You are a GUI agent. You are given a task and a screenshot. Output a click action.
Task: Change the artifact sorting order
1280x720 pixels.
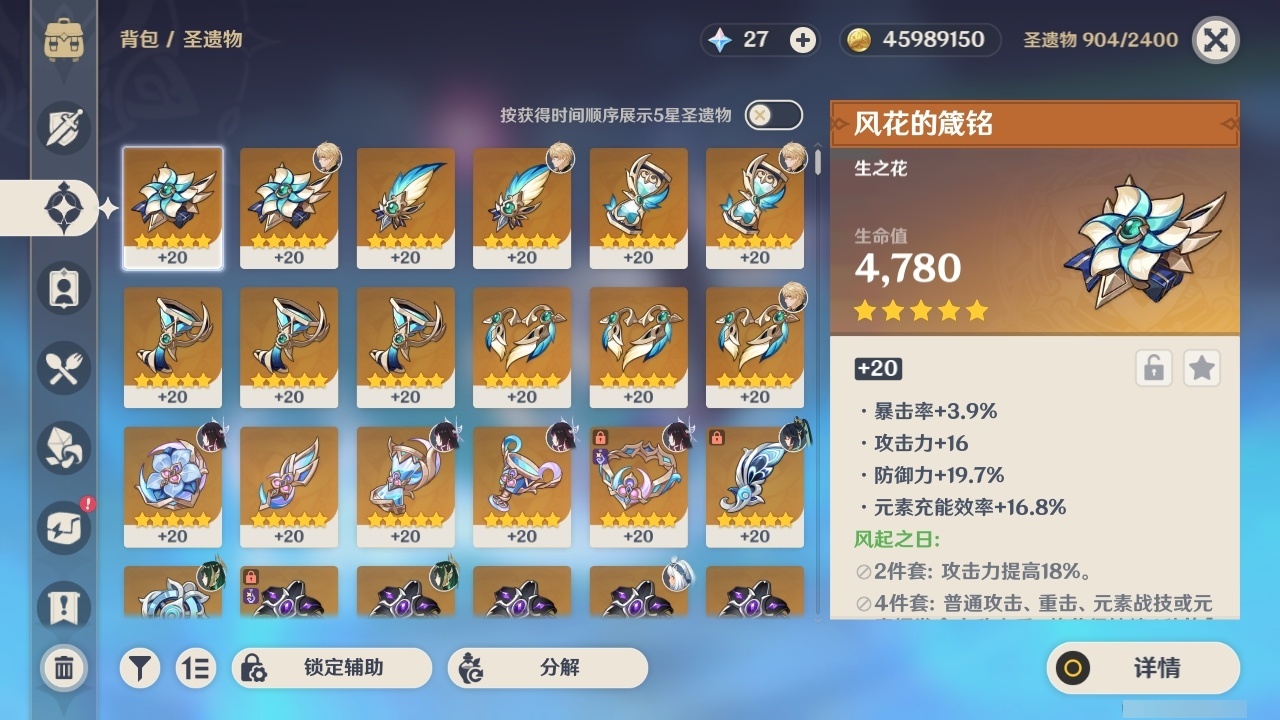[x=196, y=668]
